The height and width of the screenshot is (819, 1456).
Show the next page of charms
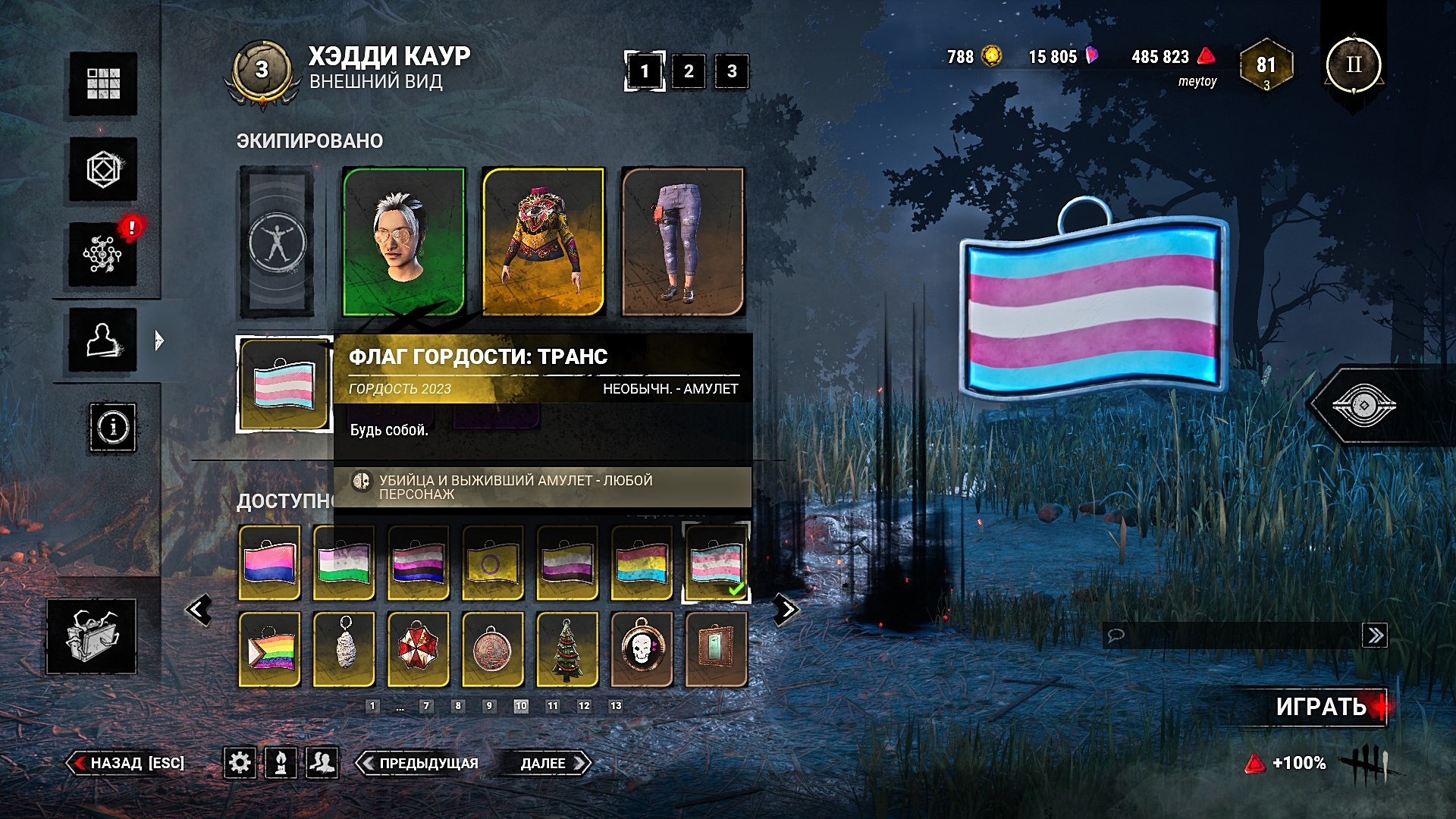pyautogui.click(x=786, y=610)
